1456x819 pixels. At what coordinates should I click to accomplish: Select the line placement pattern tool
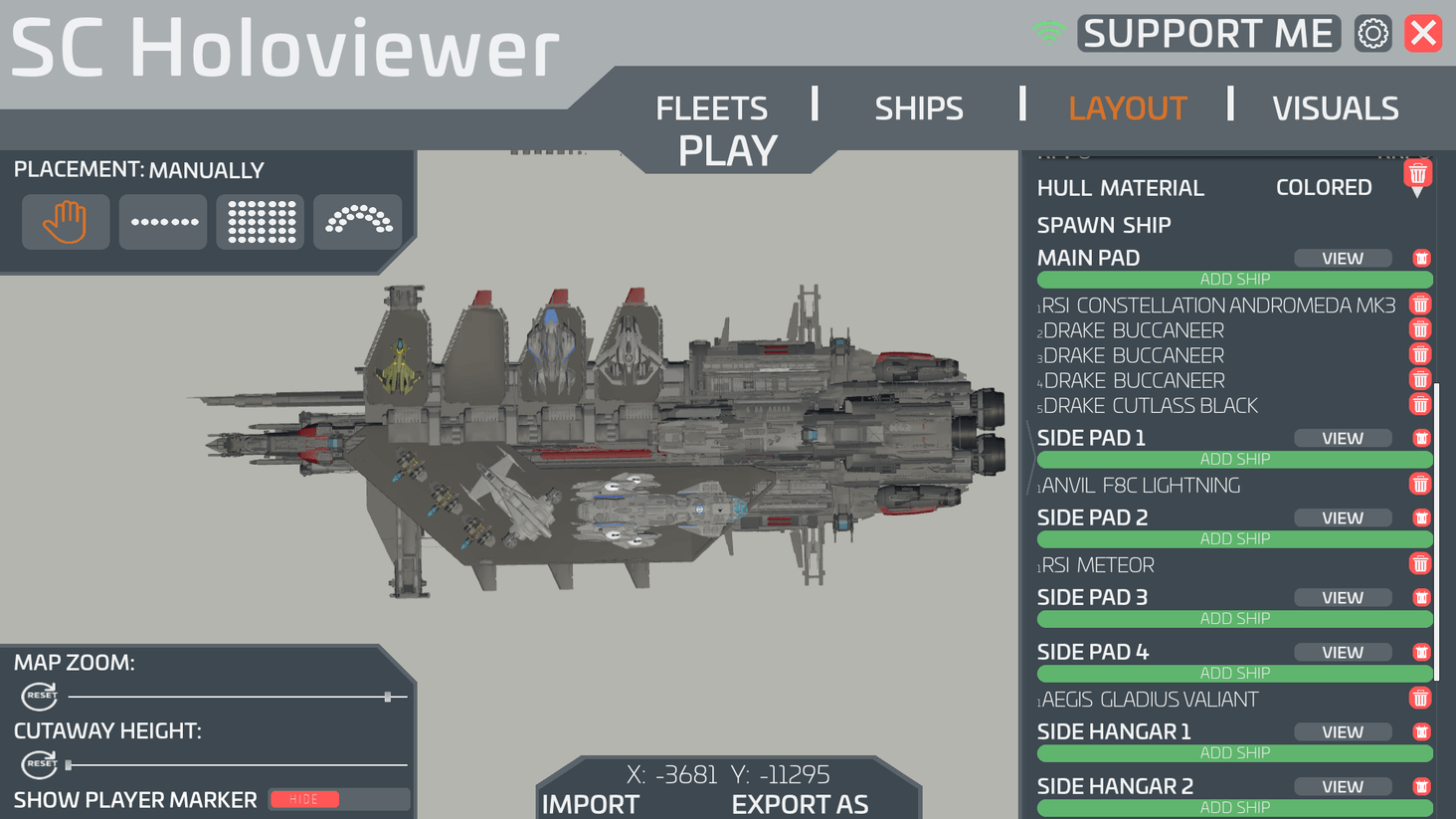(x=162, y=221)
